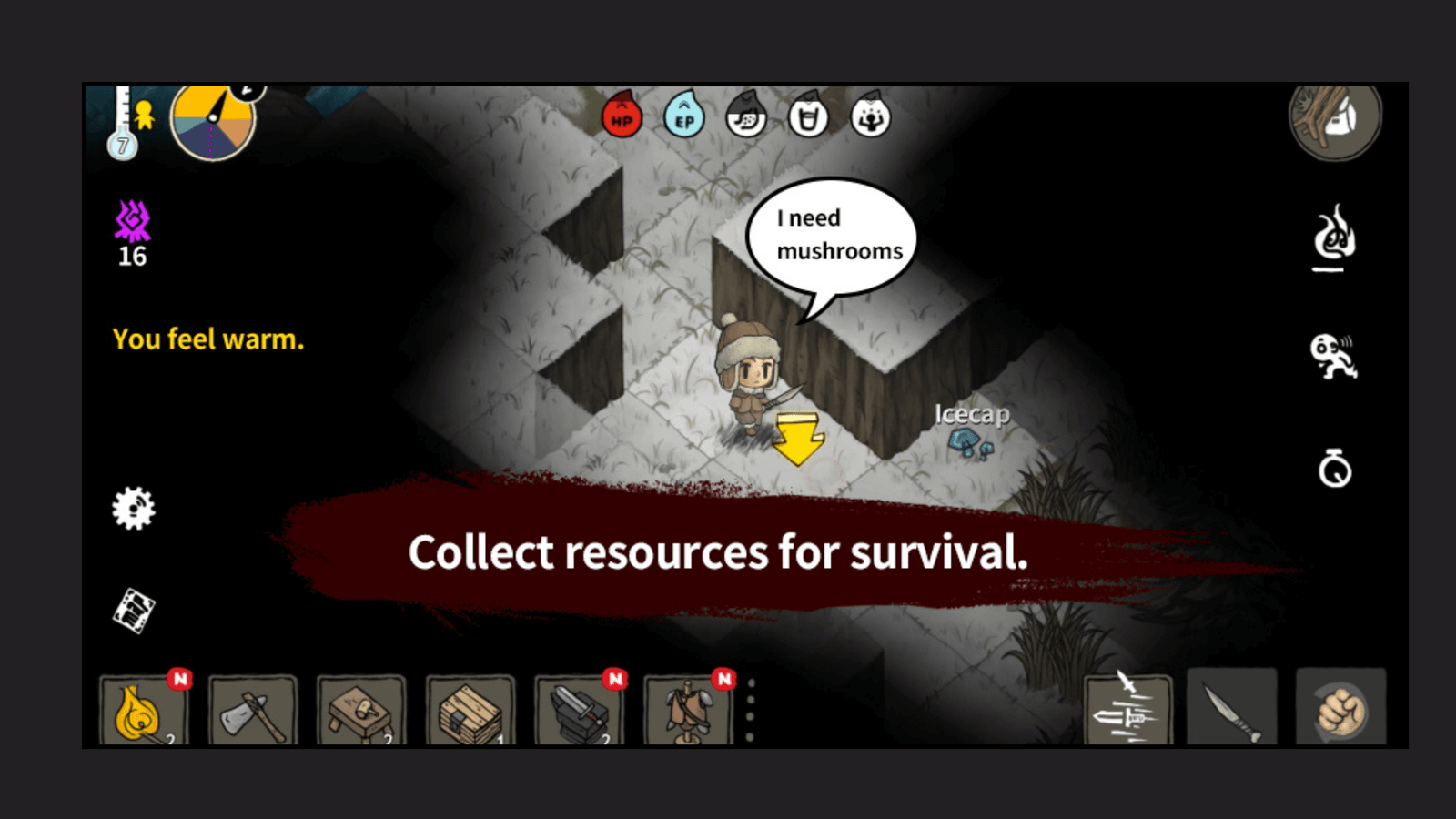The height and width of the screenshot is (819, 1456).
Task: Check the EP status icon
Action: pyautogui.click(x=685, y=118)
